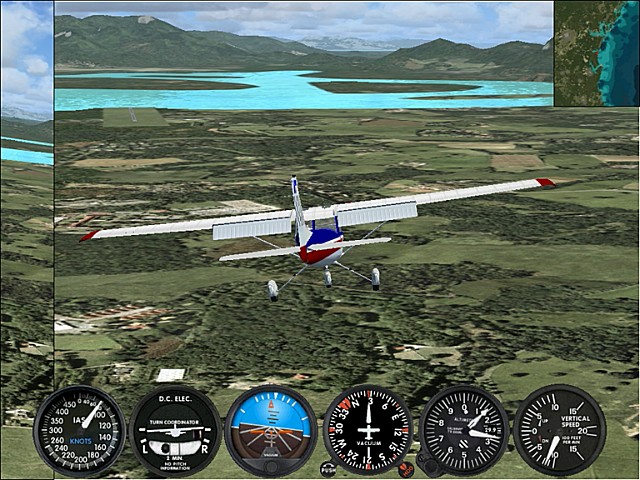The width and height of the screenshot is (640, 480).
Task: Click the attitude indicator (artificial horizon)
Action: 271,430
